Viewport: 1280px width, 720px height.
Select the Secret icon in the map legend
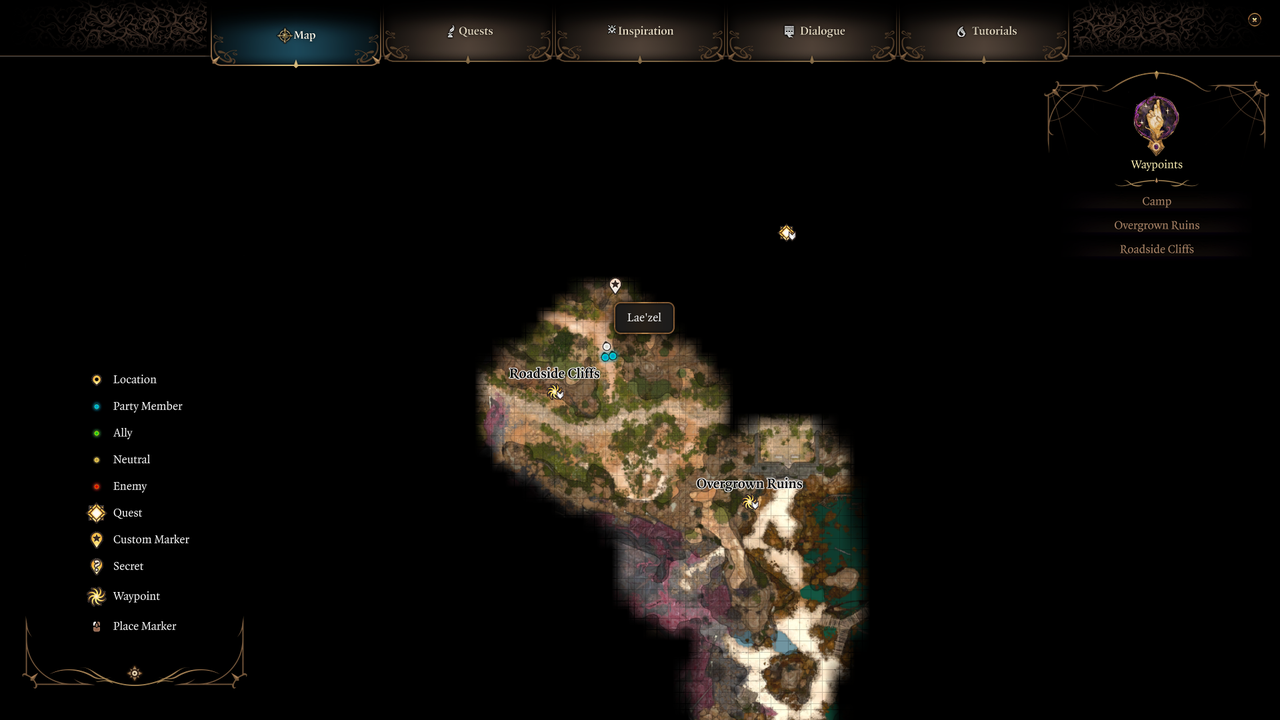click(x=96, y=566)
